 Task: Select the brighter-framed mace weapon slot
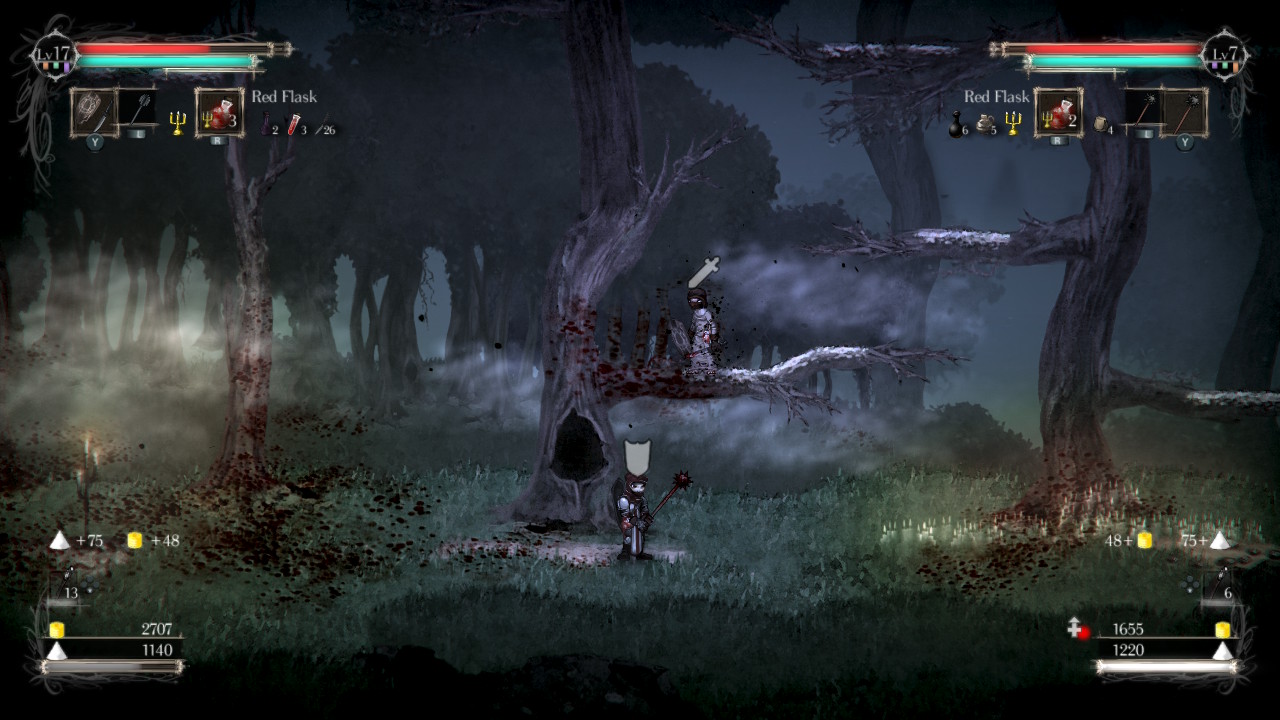click(1185, 112)
